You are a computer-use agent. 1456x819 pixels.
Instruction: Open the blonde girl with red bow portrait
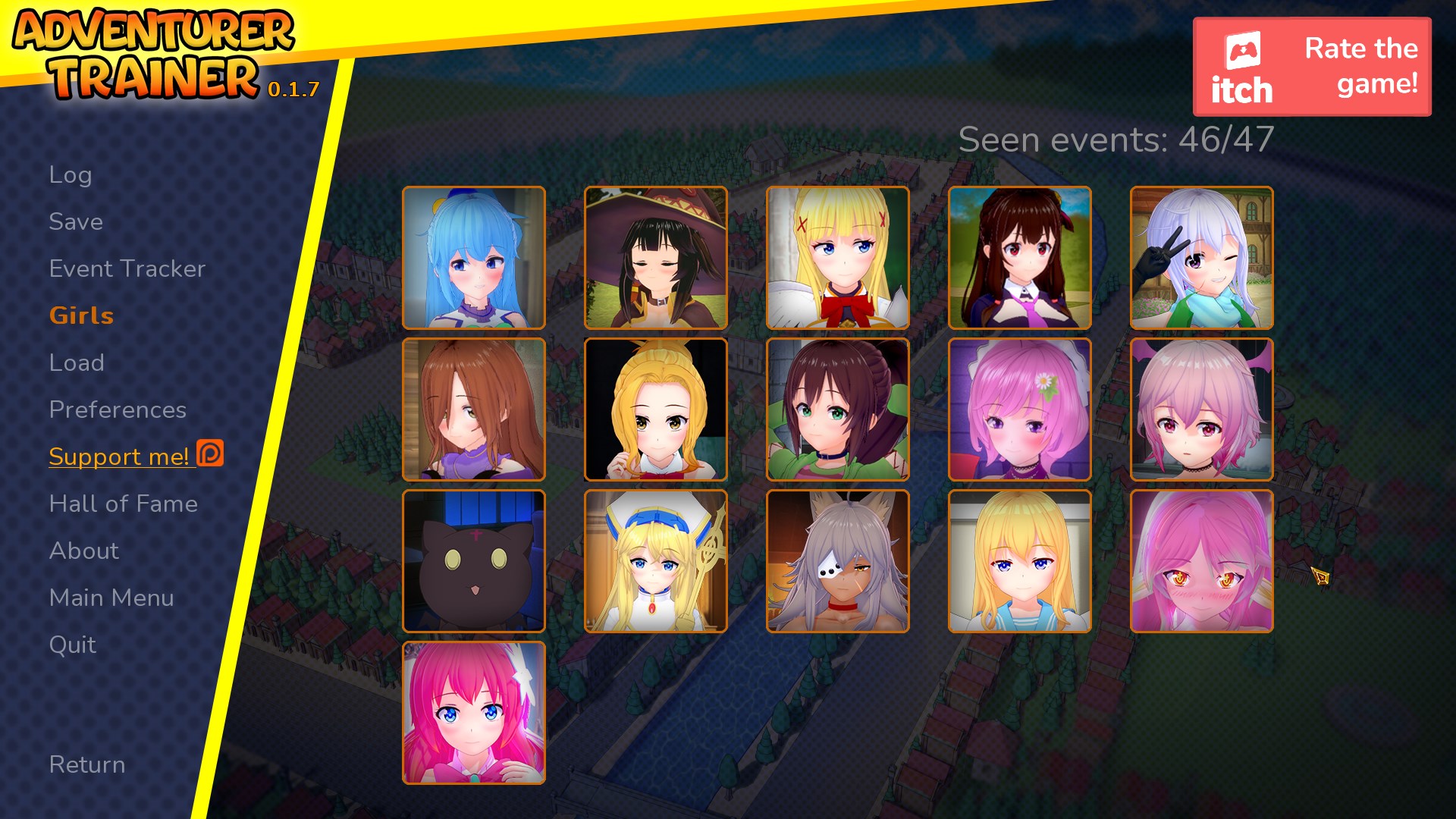pos(838,259)
